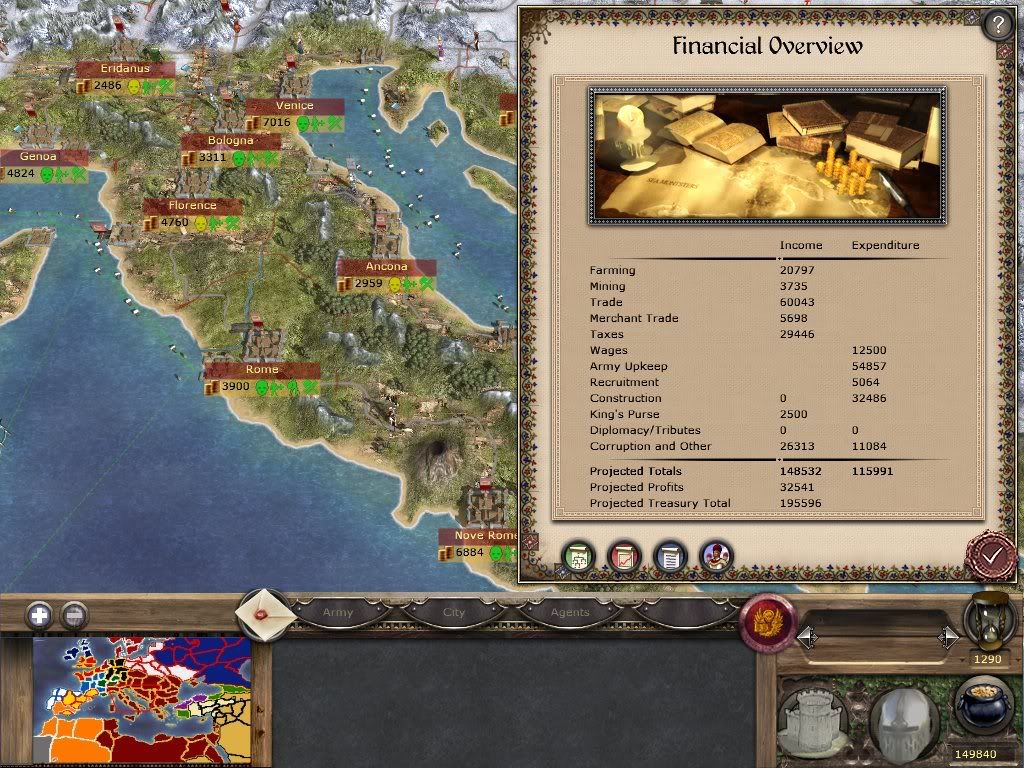The image size is (1024, 768).
Task: Close the Financial Overview with the checkmark
Action: [x=991, y=555]
